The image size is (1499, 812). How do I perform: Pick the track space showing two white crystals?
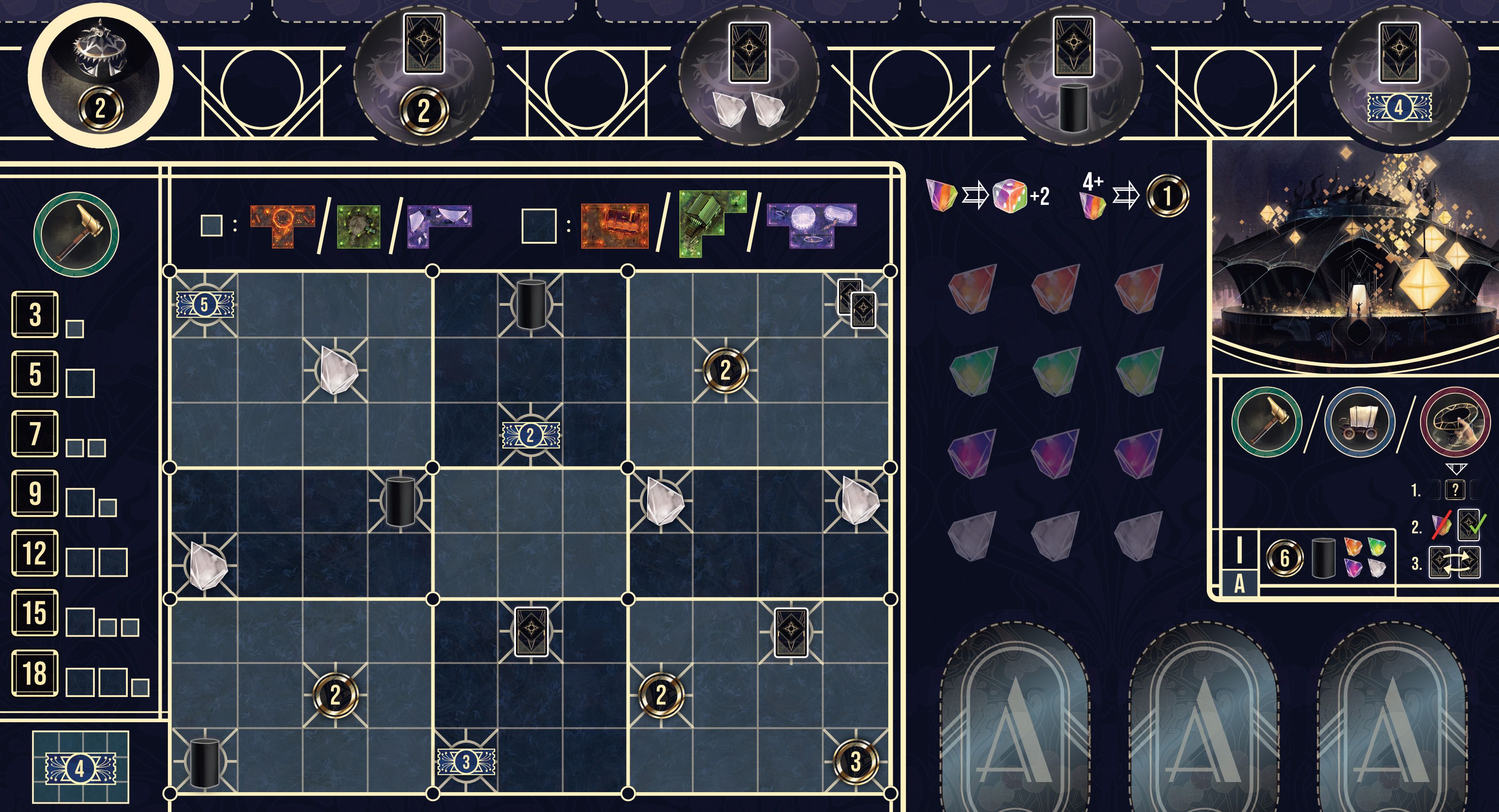[x=749, y=76]
